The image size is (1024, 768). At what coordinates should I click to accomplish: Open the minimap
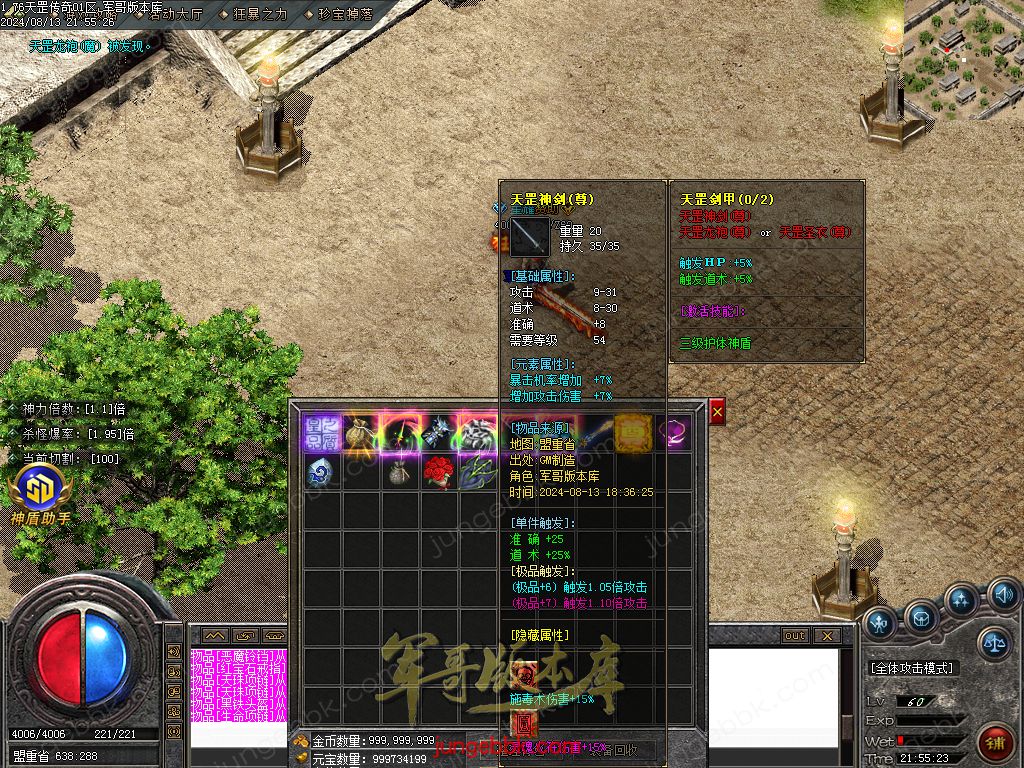(963, 58)
